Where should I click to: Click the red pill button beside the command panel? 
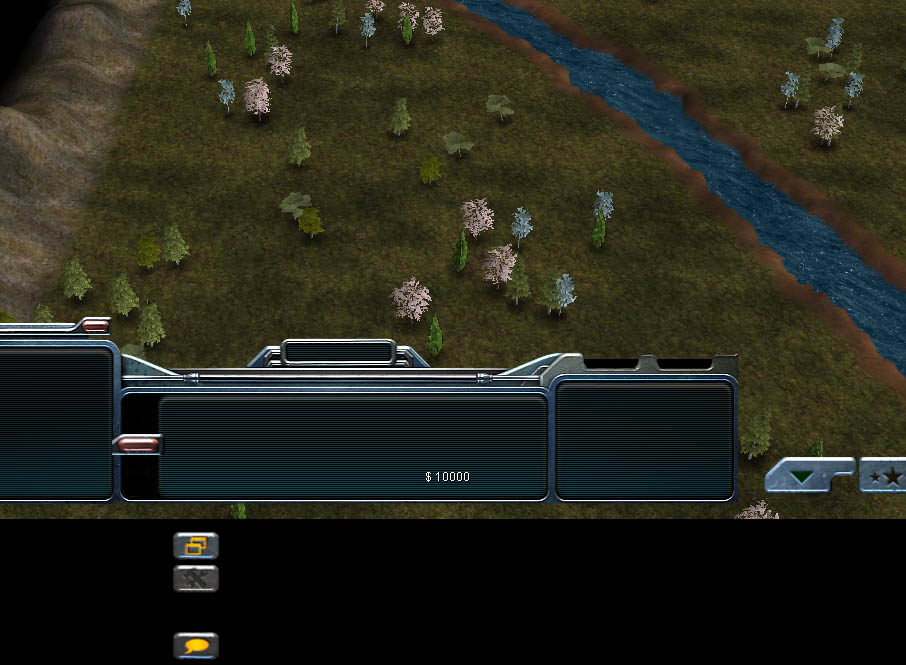[x=136, y=443]
